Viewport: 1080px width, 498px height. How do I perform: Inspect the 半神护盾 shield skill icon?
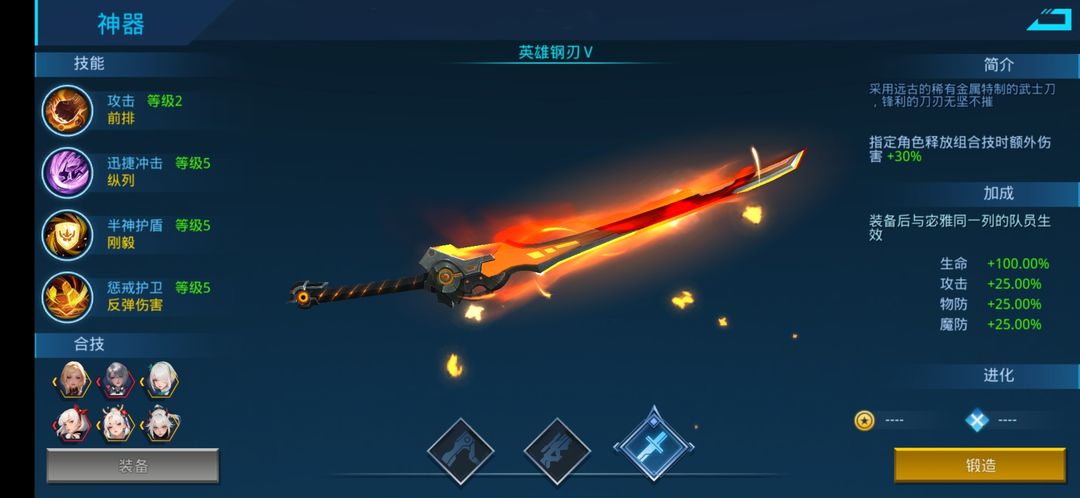pos(67,234)
